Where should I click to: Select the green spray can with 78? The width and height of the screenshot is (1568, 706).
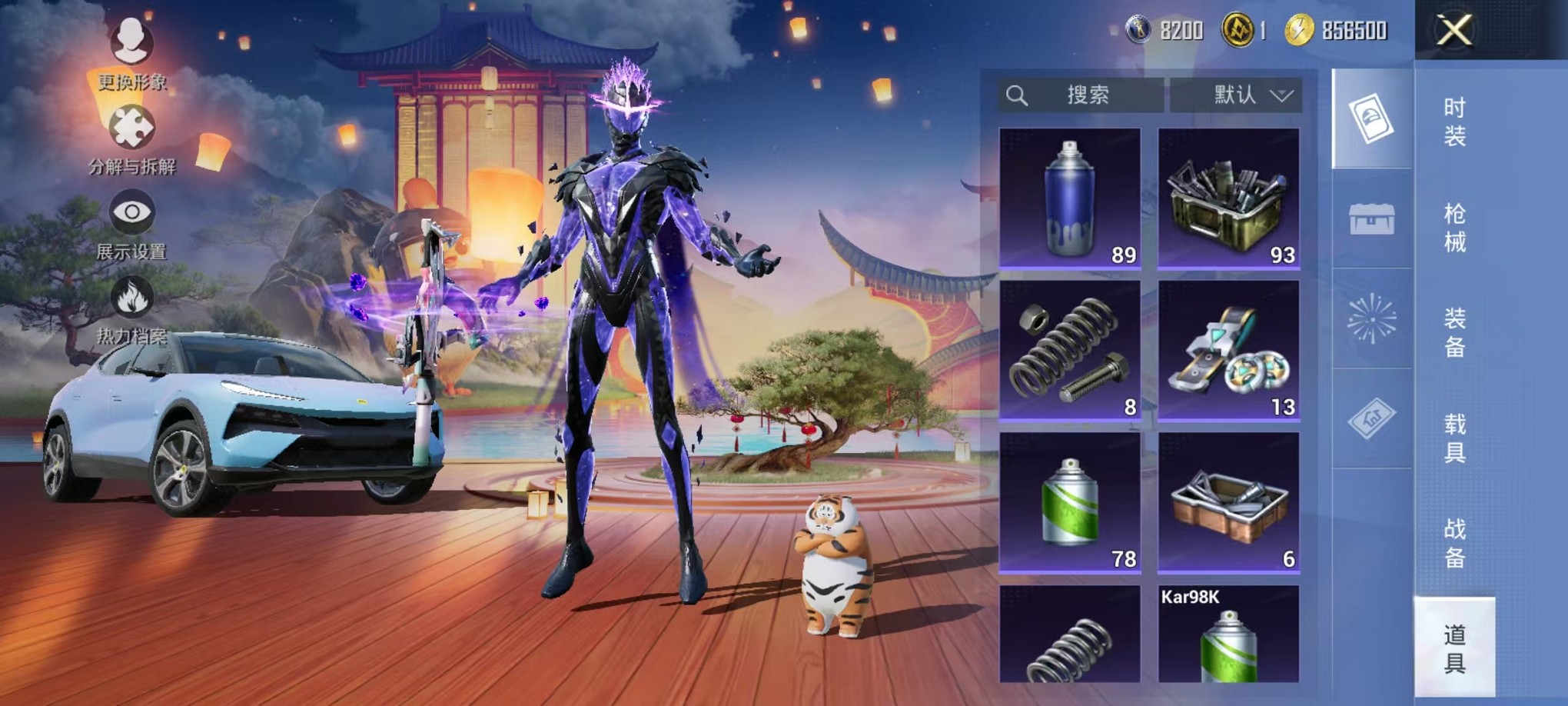(1070, 503)
